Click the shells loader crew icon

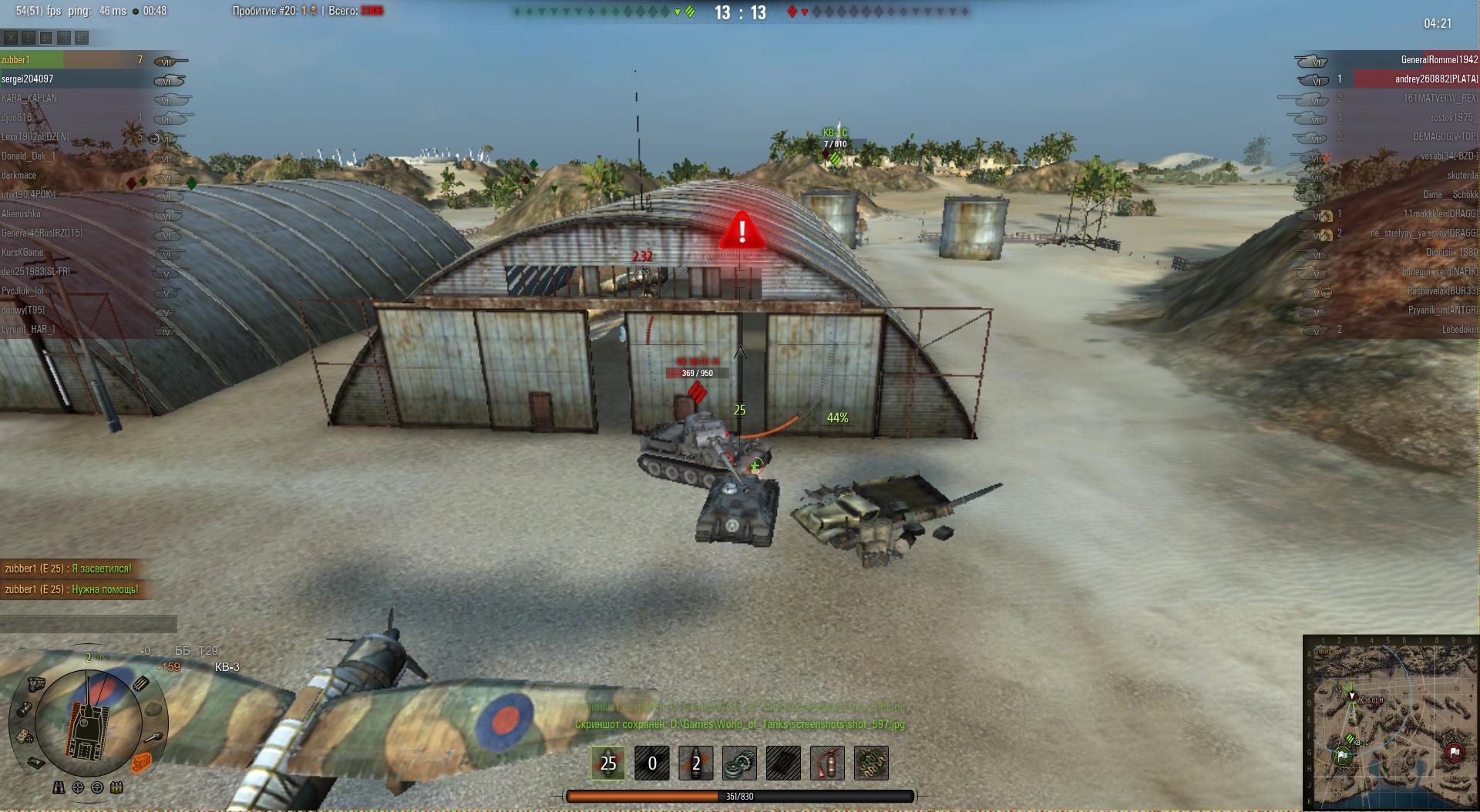pyautogui.click(x=116, y=787)
